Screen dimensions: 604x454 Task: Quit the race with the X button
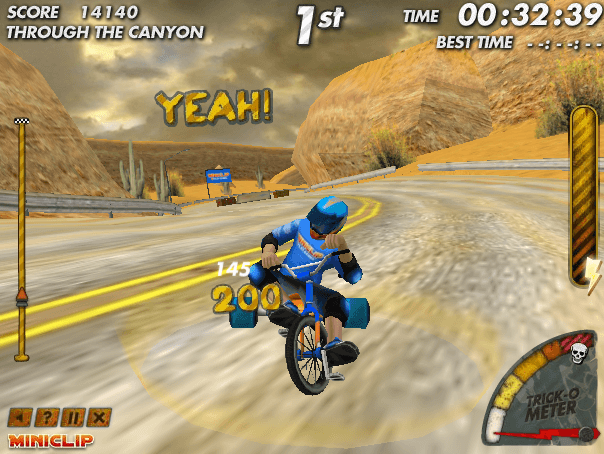(x=100, y=417)
